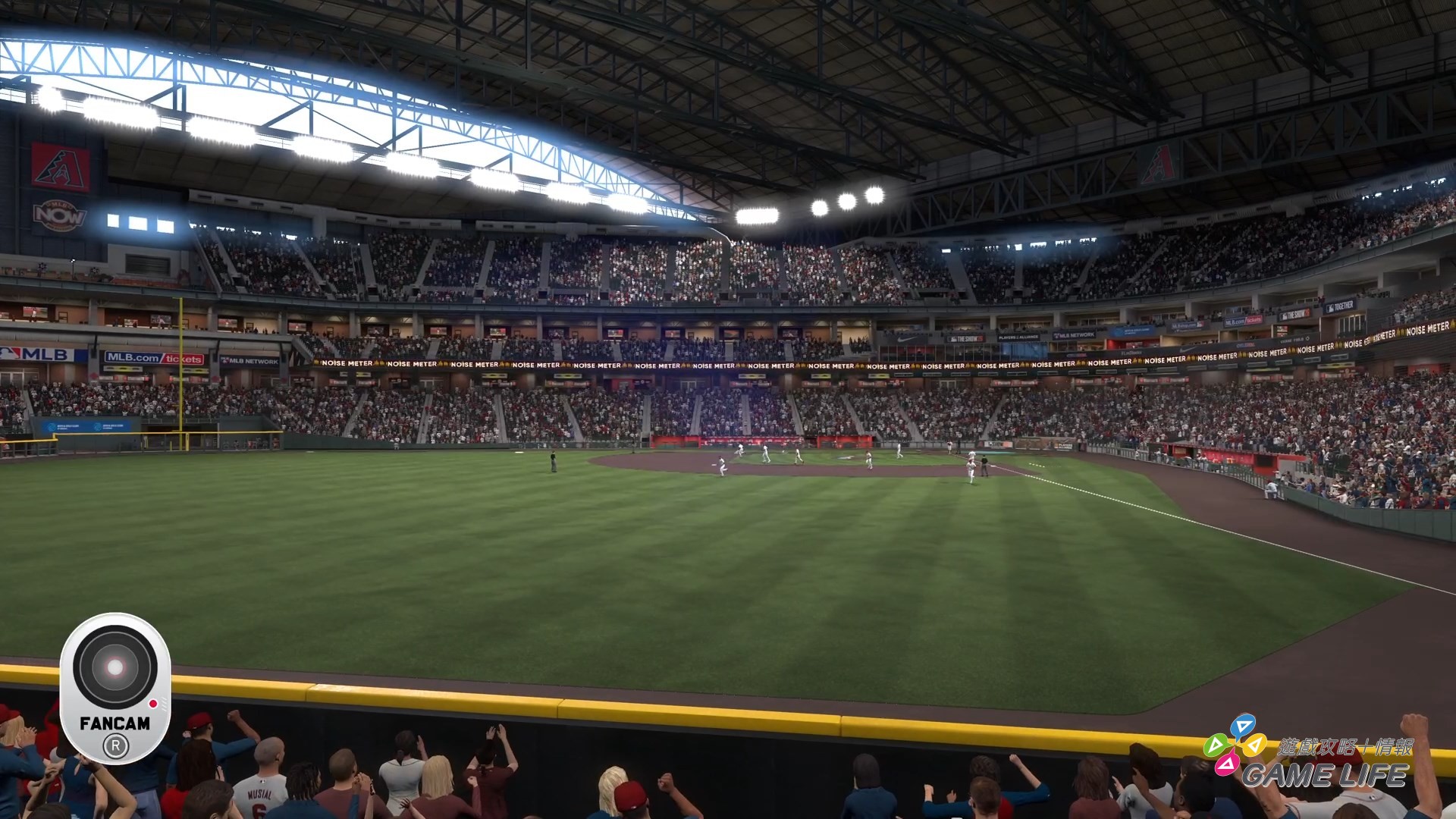Click the green arrow speech bubble in GAME LIFE logo

(1216, 745)
